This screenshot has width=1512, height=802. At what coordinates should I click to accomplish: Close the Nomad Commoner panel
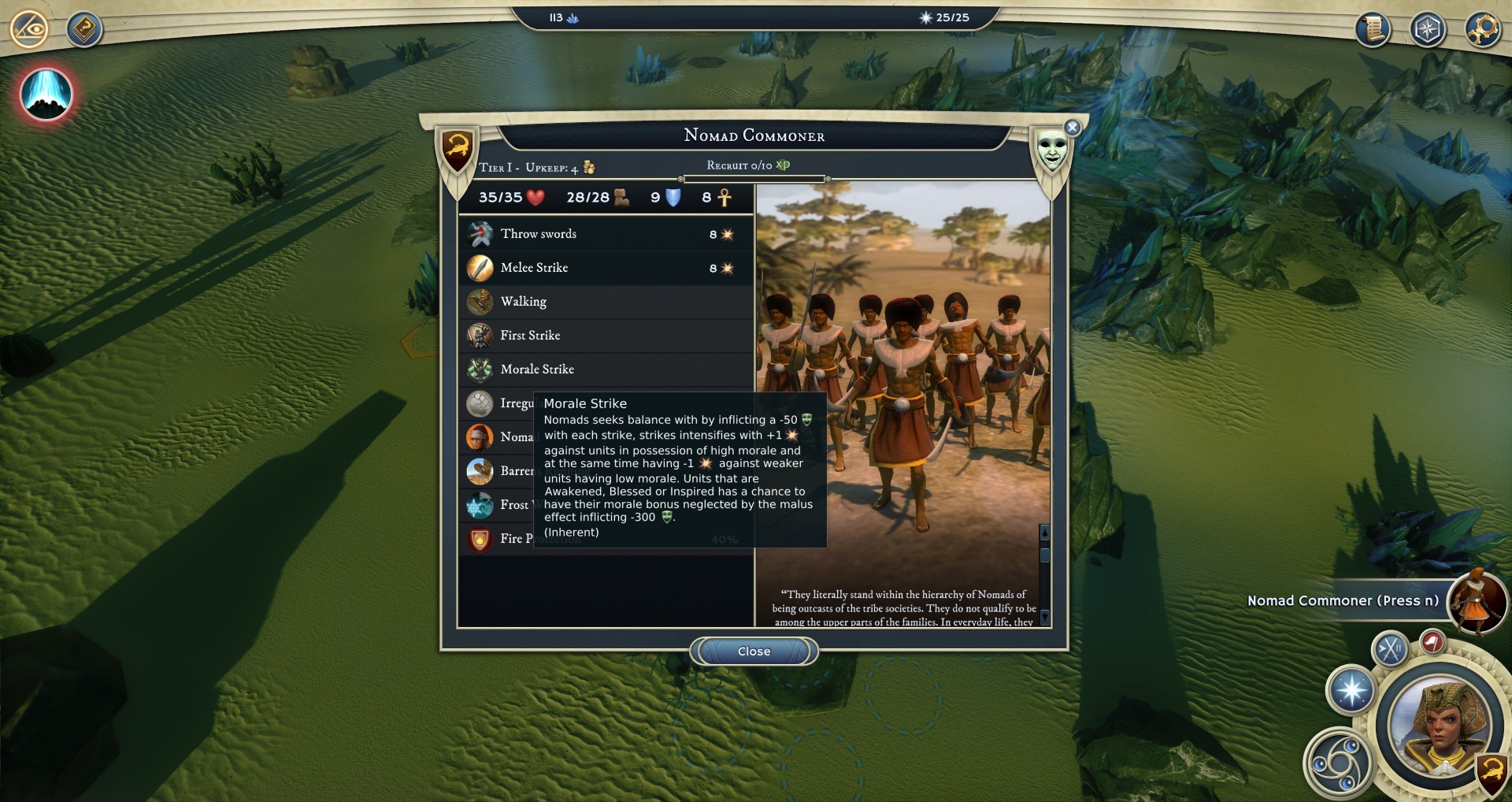(x=754, y=652)
